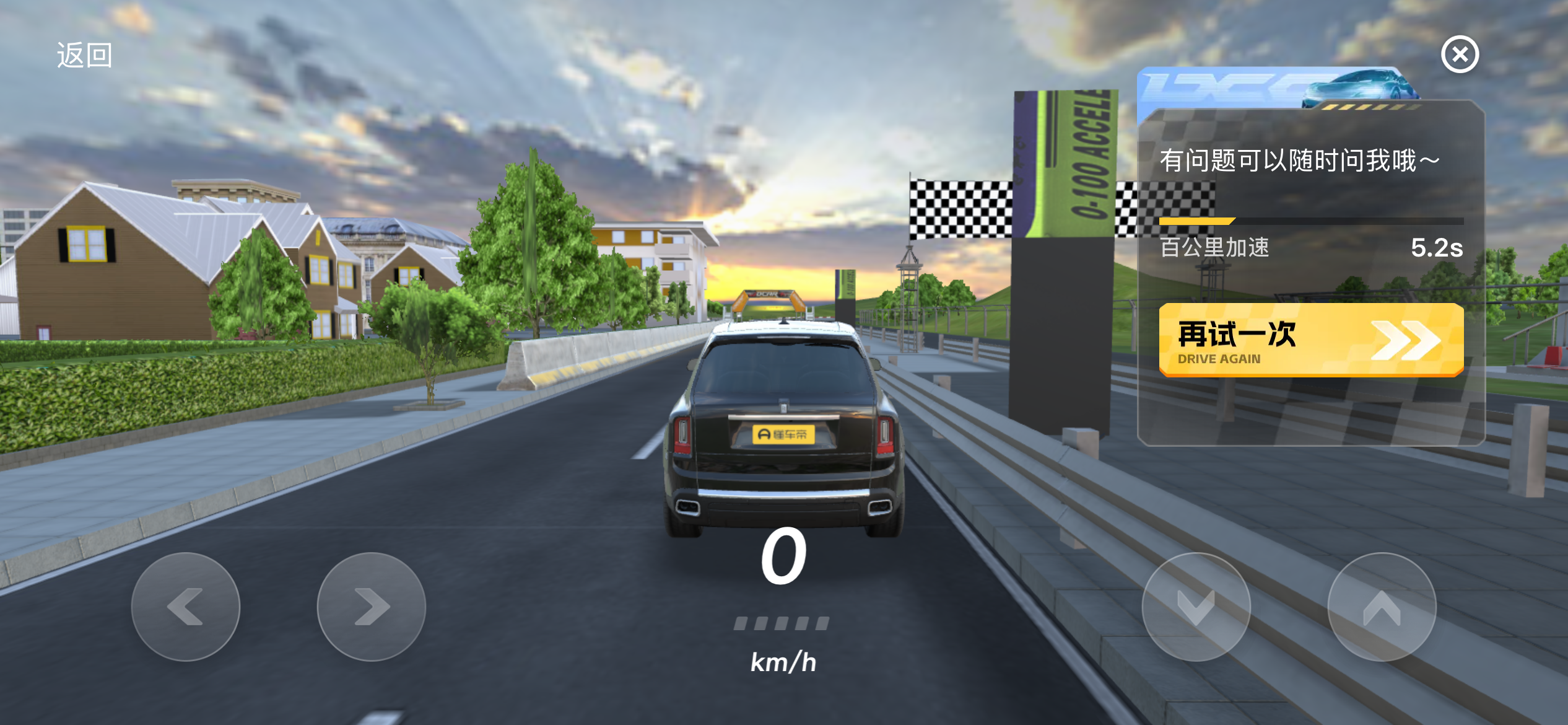Steer left with the left arrow control
The width and height of the screenshot is (1568, 725).
186,606
